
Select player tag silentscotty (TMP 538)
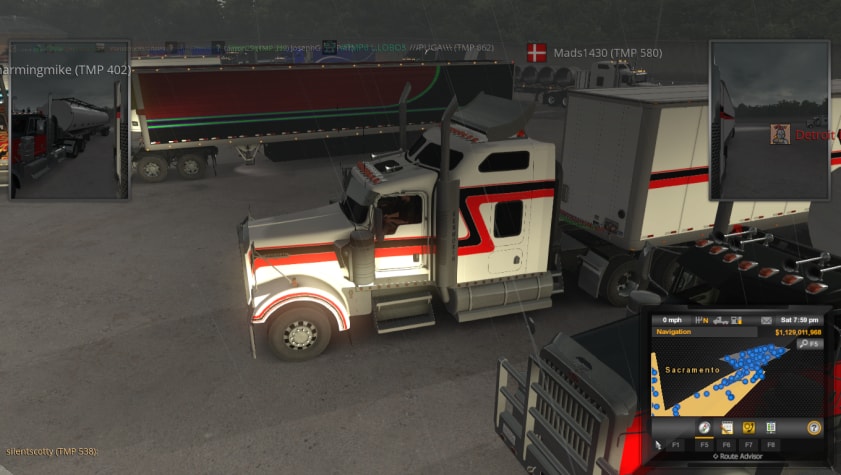[x=50, y=452]
